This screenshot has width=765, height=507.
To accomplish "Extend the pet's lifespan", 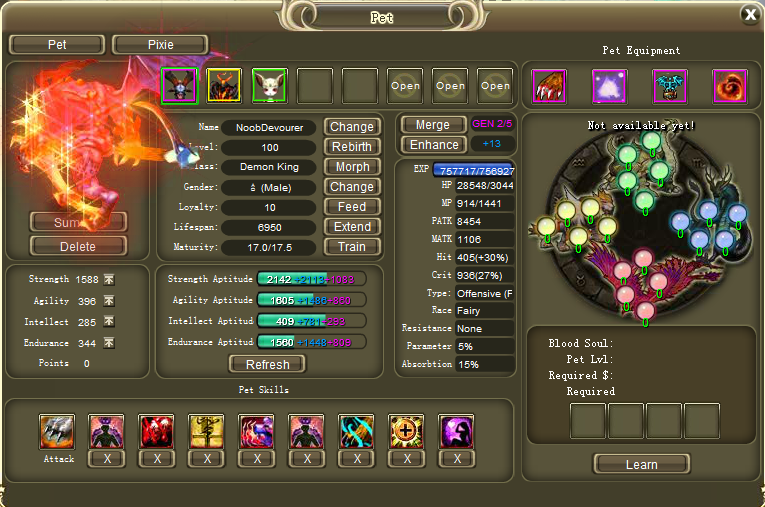I will [352, 227].
